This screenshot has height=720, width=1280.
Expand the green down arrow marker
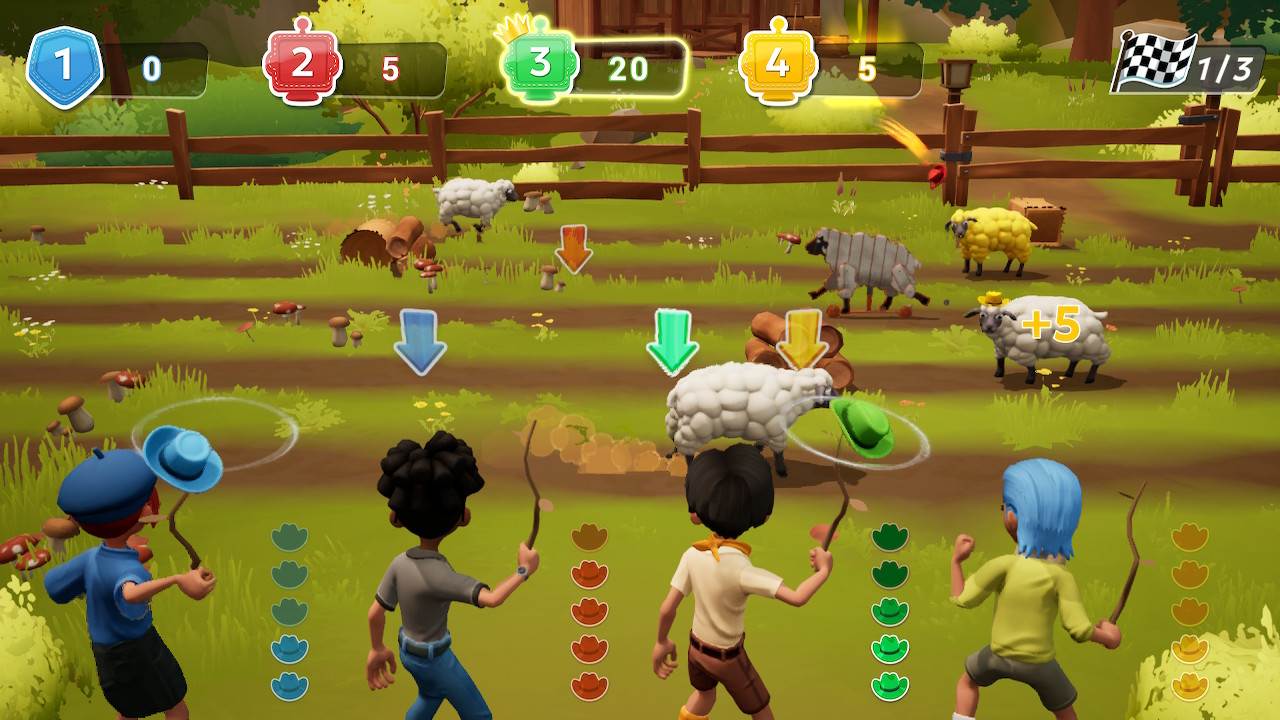click(x=673, y=340)
